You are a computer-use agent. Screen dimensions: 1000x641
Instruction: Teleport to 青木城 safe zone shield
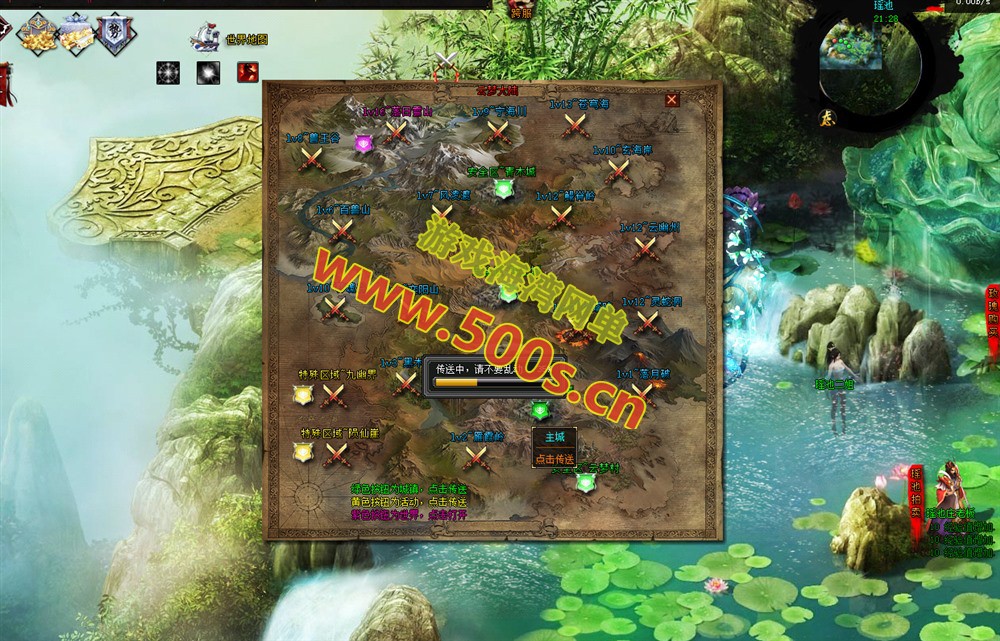coord(502,189)
